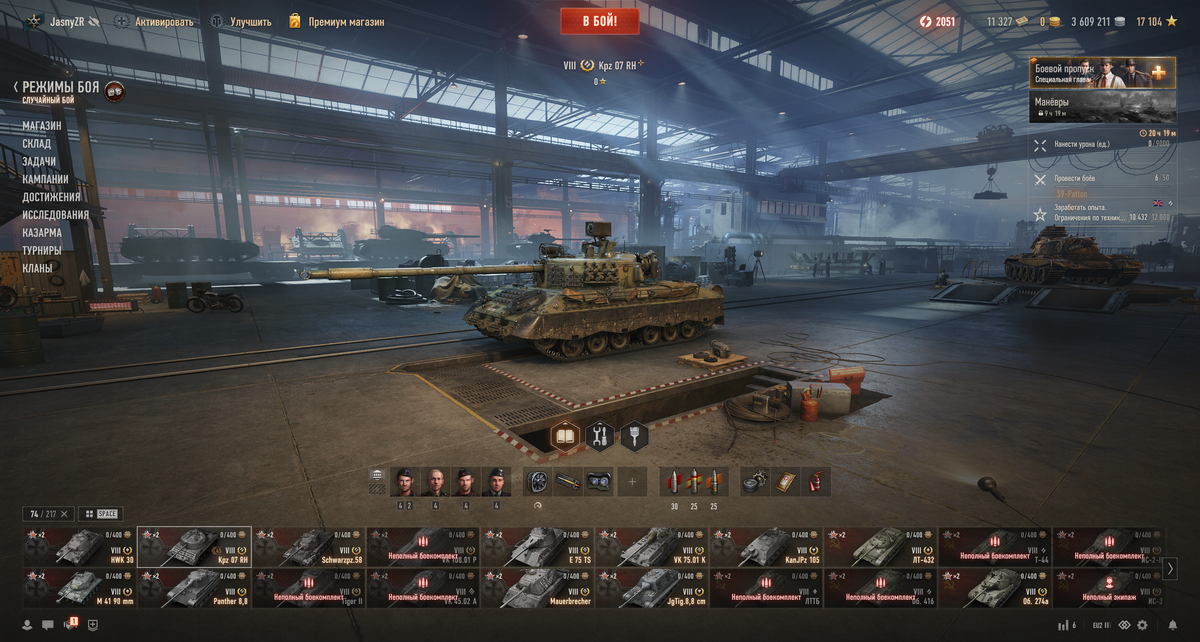Viewport: 1200px width, 642px height.
Task: Open the Магазин menu entry
Action: [x=42, y=126]
